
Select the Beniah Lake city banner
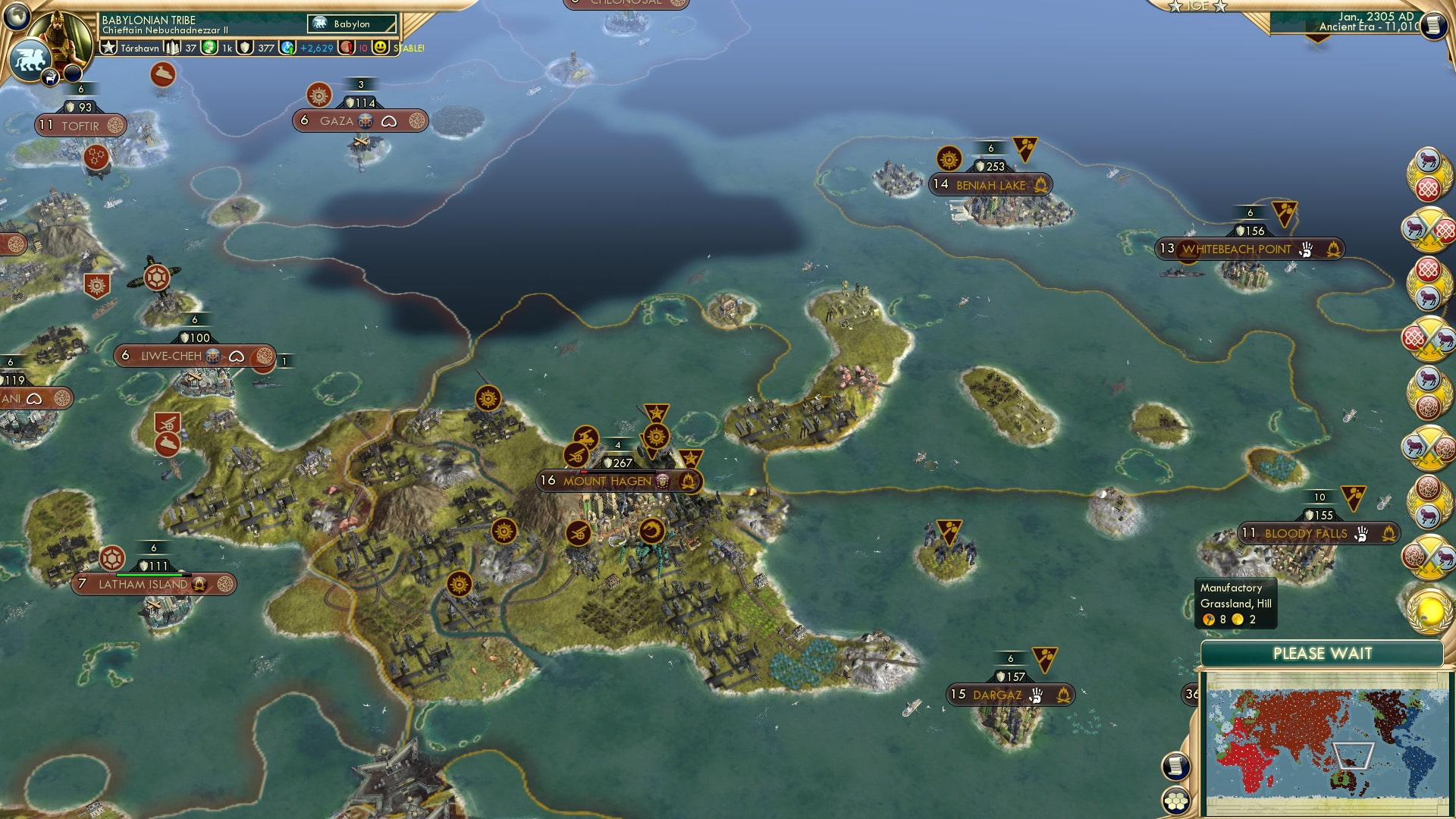(990, 184)
